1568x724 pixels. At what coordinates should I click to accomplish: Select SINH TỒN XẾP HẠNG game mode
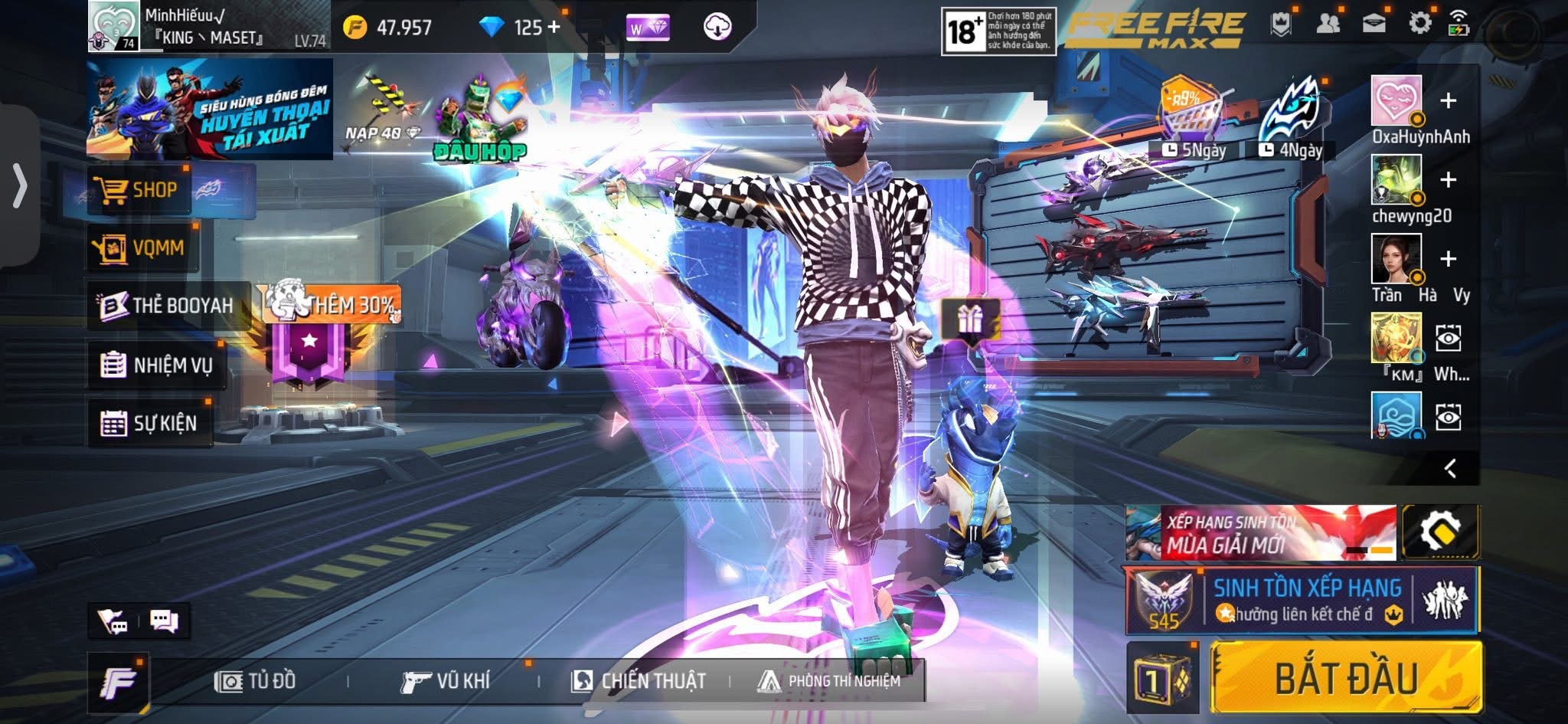(x=1302, y=600)
